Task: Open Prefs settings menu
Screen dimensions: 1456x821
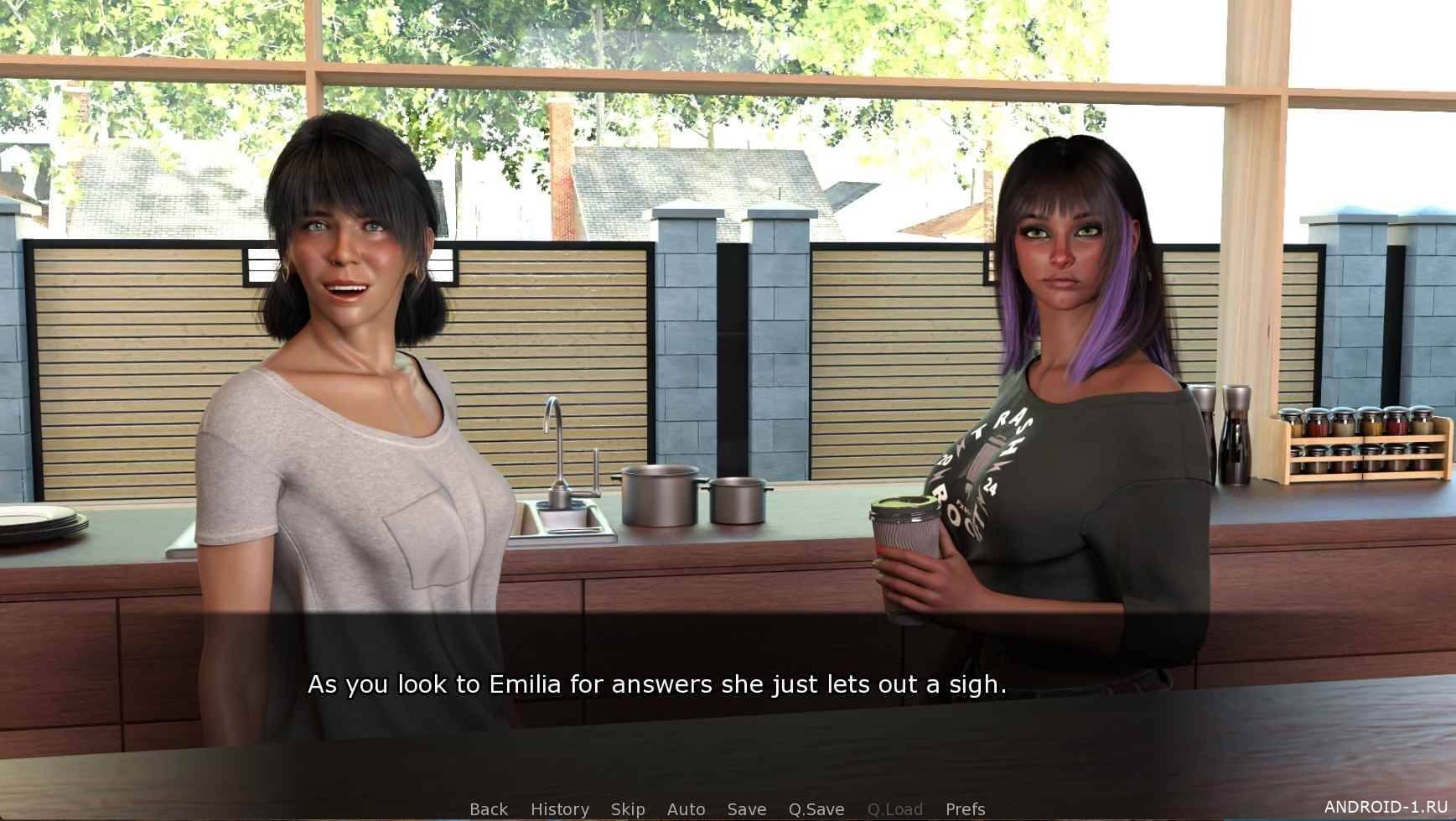Action: click(x=965, y=809)
